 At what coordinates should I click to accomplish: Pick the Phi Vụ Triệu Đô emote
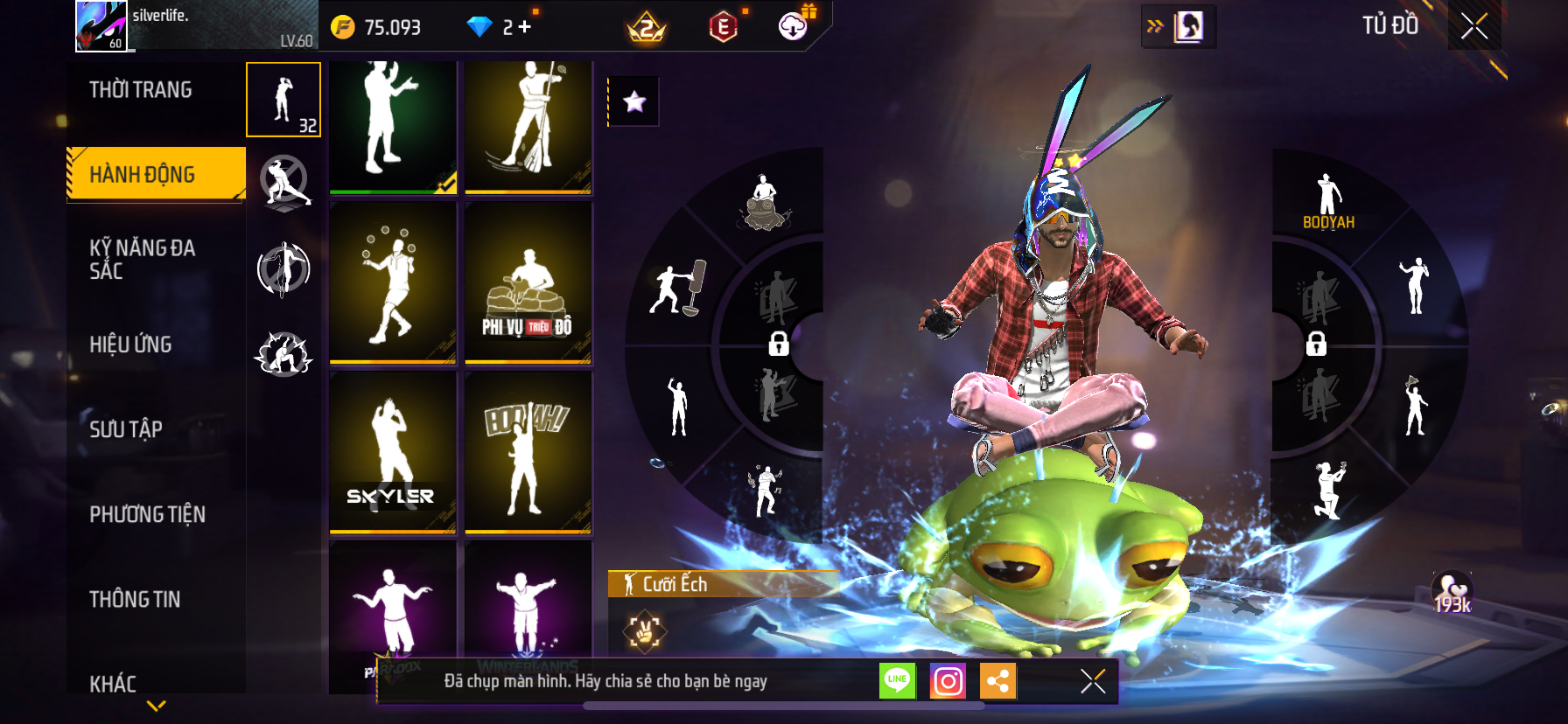coord(528,282)
